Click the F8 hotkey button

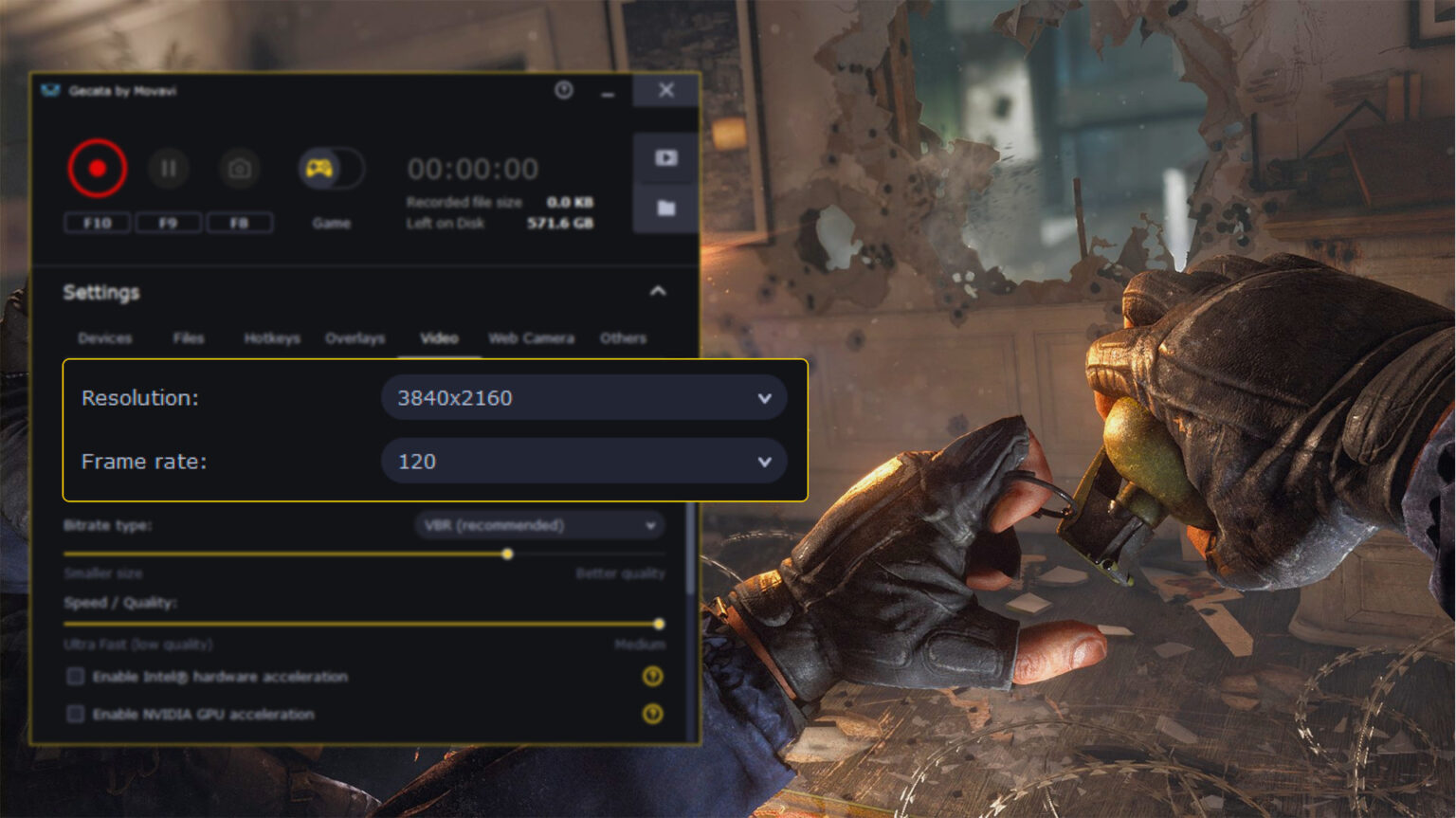(240, 223)
